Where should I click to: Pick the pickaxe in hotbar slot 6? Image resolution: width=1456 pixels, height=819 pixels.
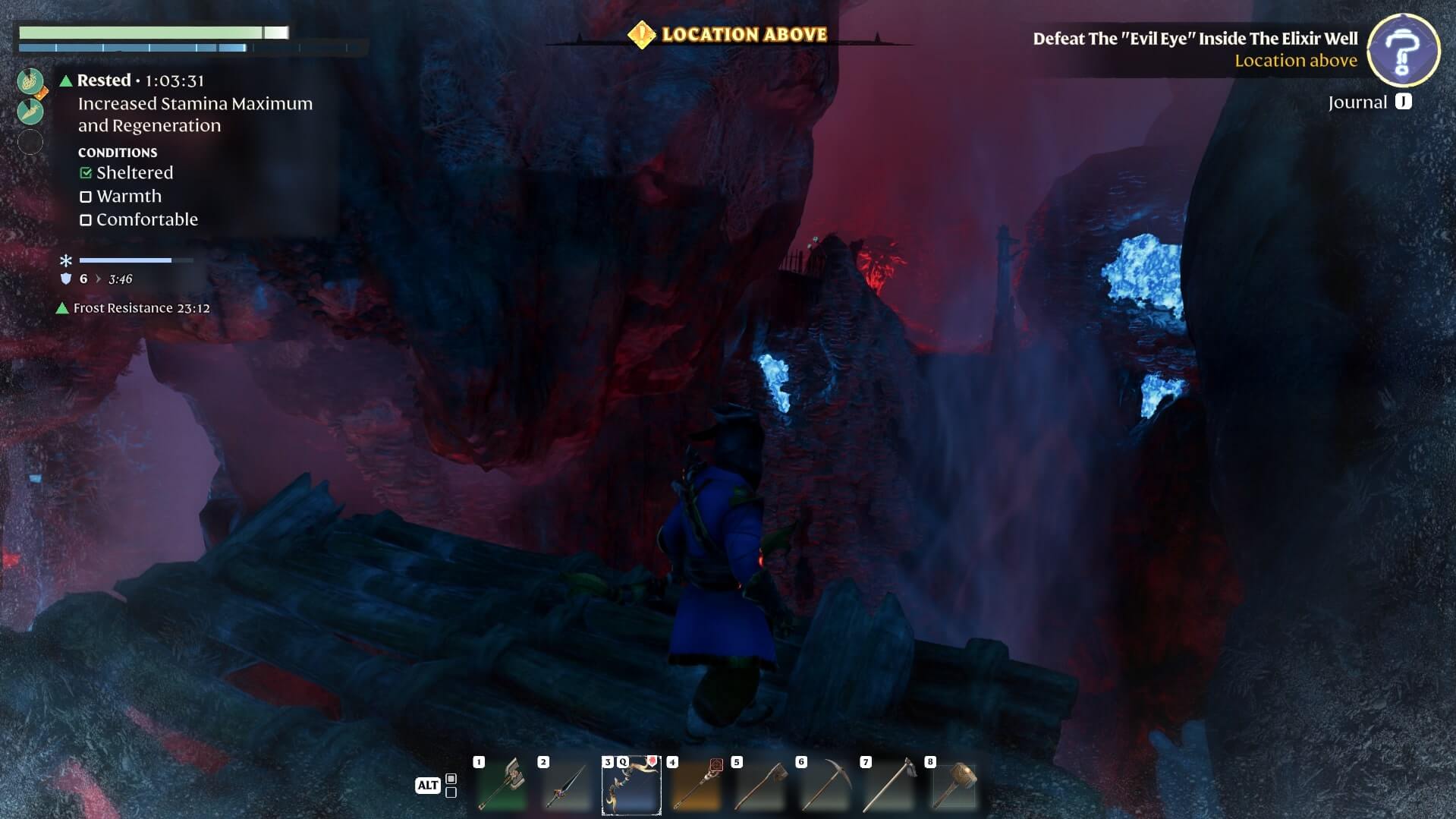824,786
